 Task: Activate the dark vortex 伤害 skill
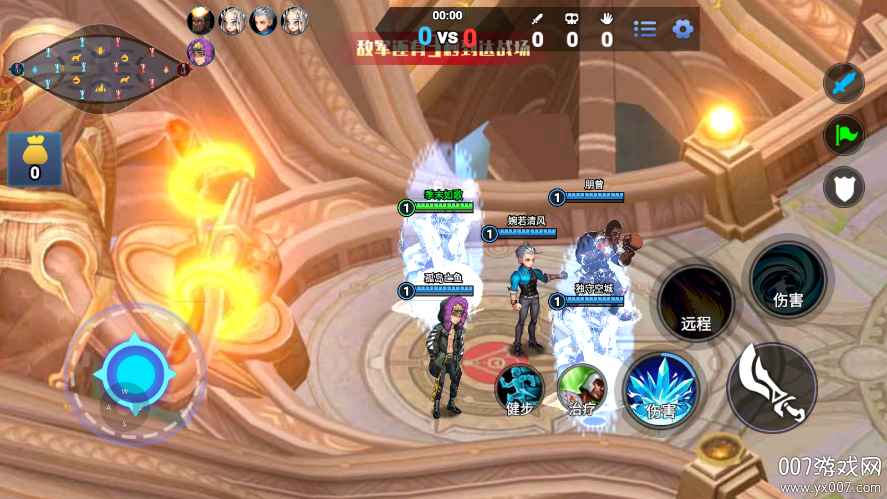(x=788, y=277)
